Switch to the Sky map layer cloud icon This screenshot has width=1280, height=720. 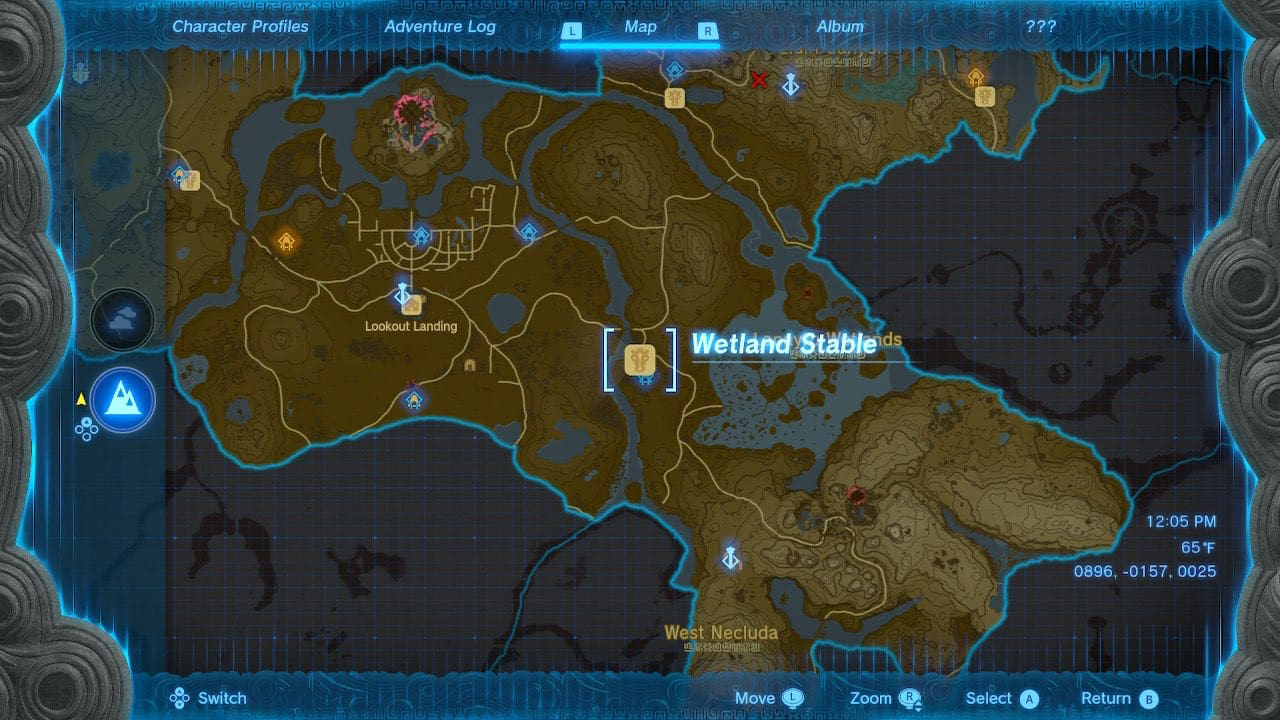(x=121, y=319)
